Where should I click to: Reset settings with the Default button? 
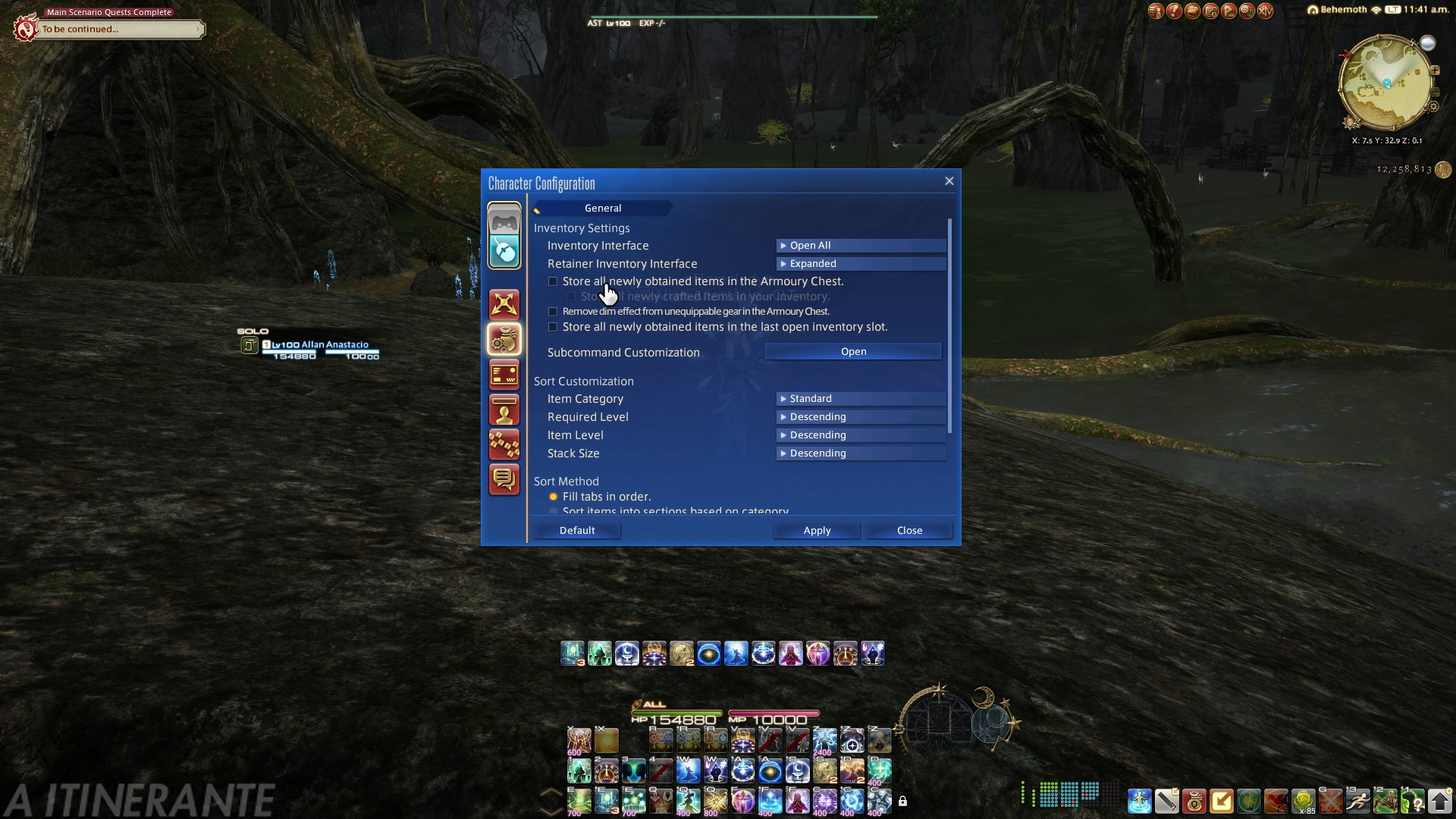(x=577, y=531)
